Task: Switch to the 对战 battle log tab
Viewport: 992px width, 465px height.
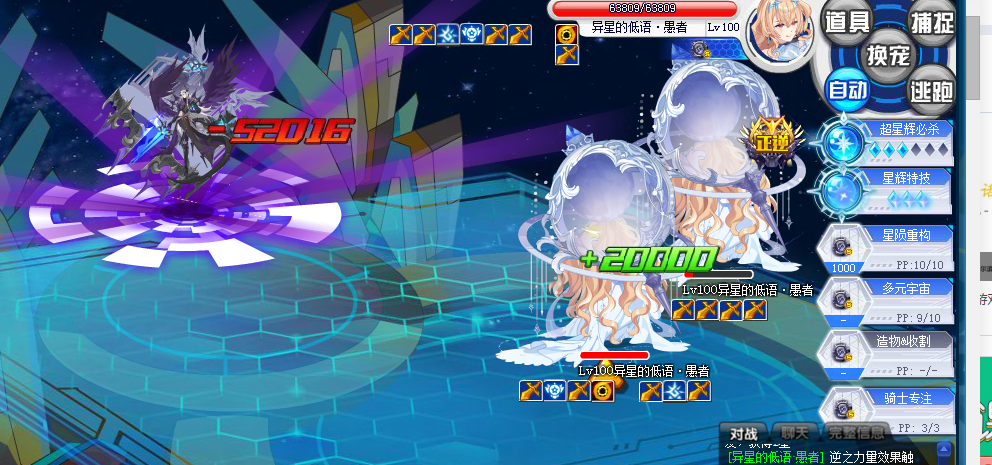Action: click(743, 433)
